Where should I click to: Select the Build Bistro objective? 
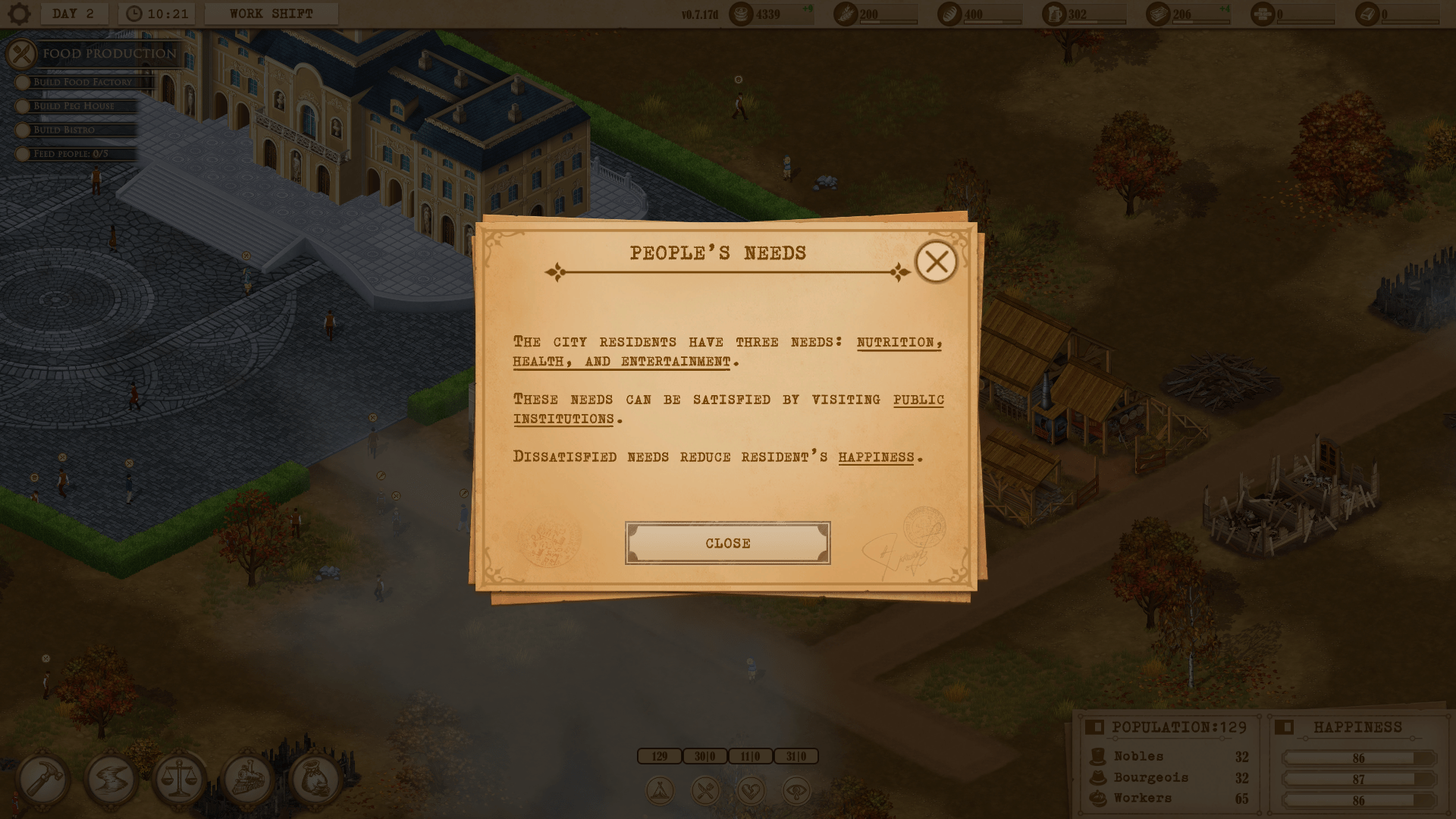click(64, 130)
